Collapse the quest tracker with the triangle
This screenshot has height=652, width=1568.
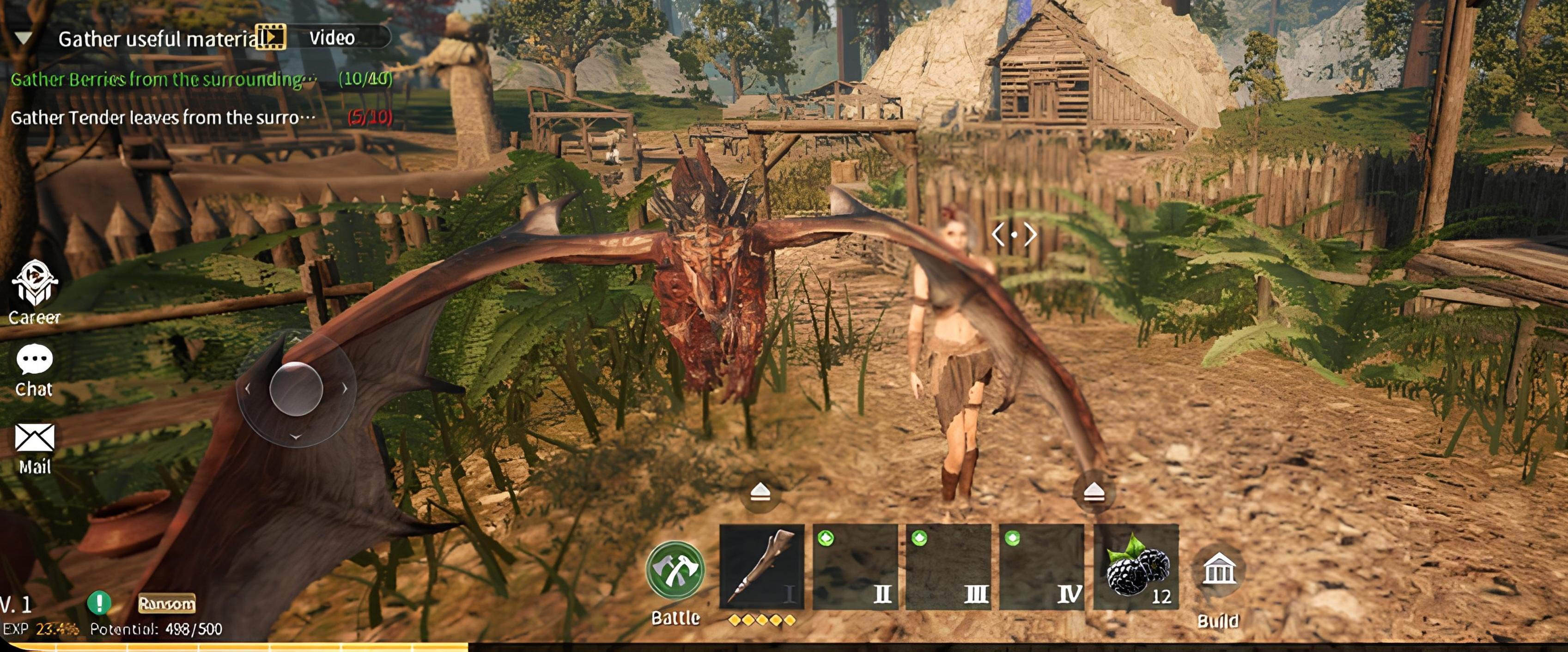(x=23, y=38)
